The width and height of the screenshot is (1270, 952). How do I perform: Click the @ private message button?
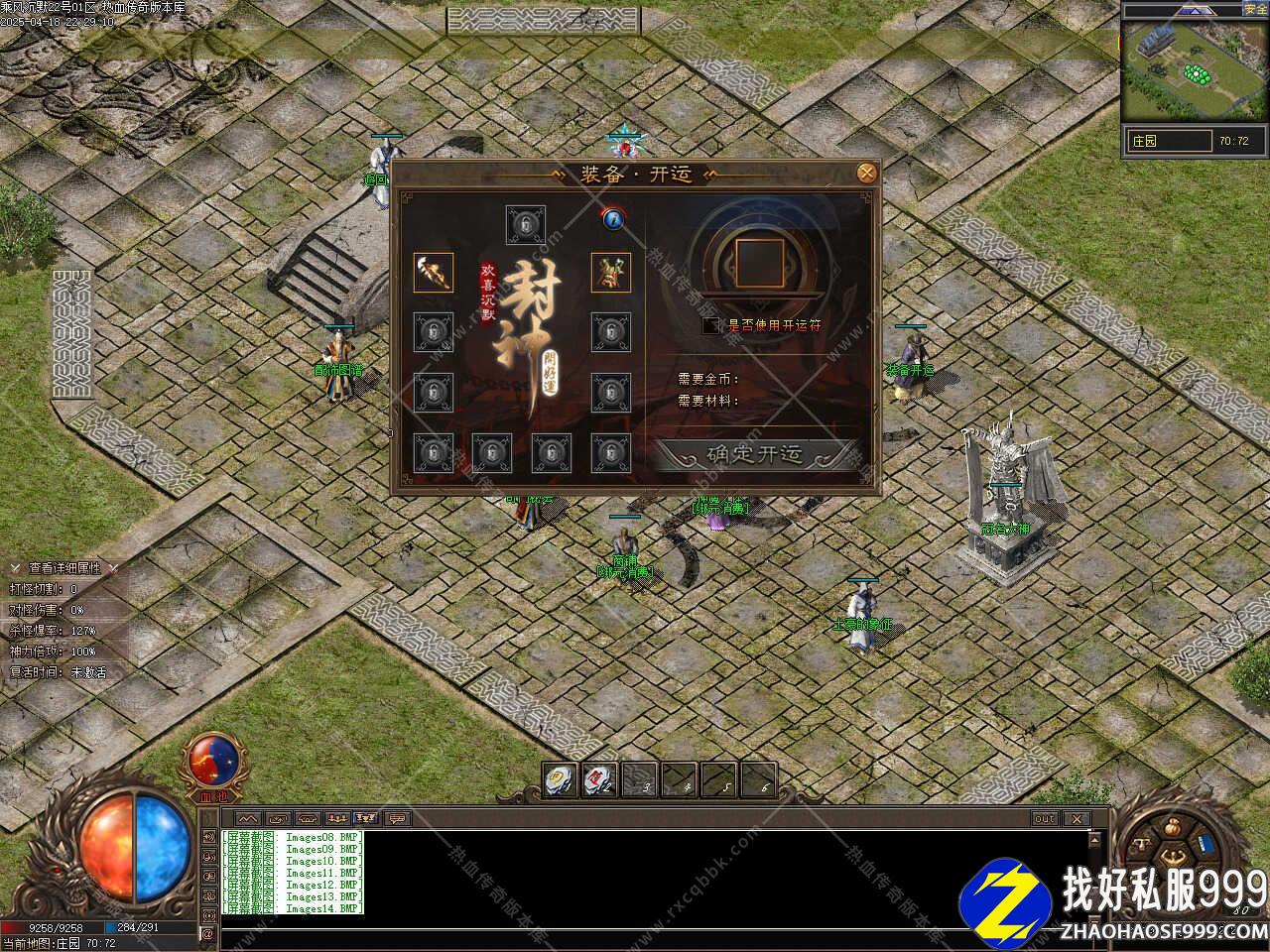click(x=207, y=933)
